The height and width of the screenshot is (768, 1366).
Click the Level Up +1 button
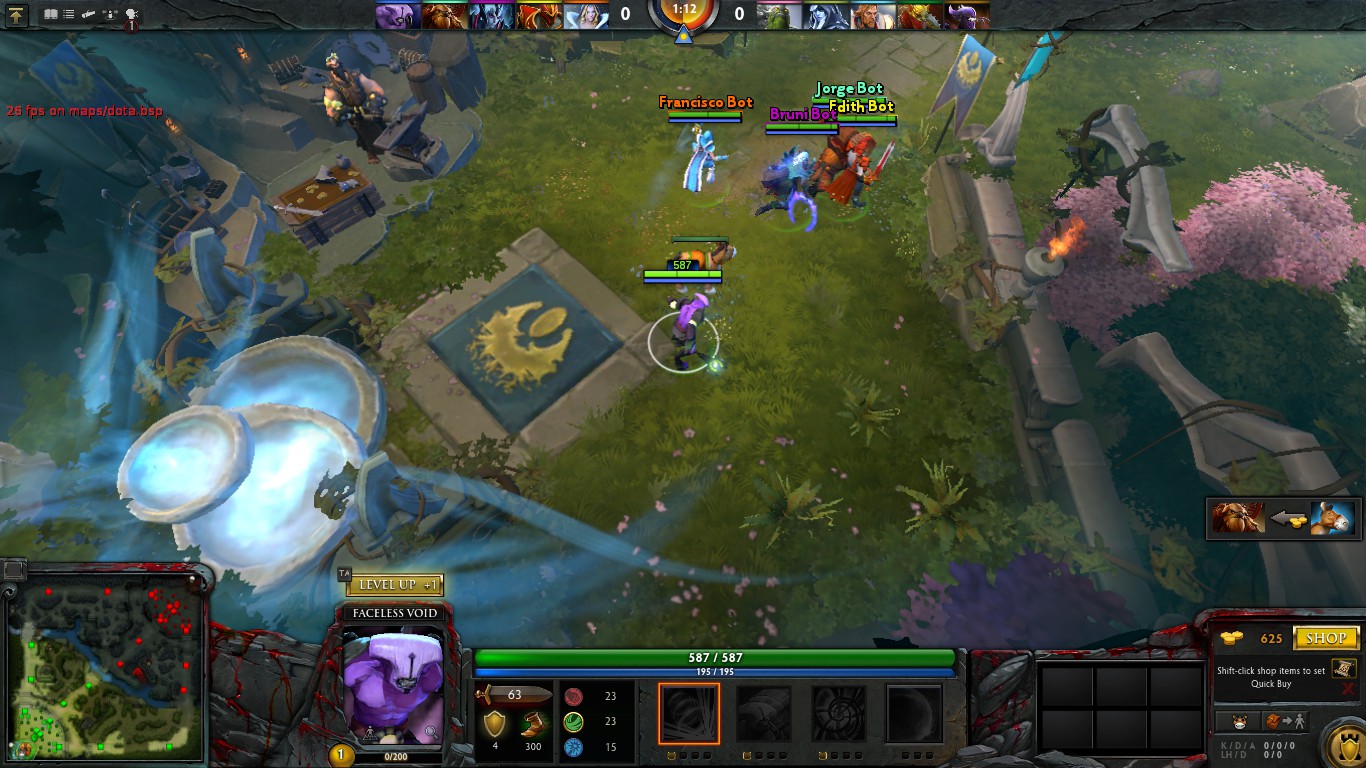(x=395, y=585)
